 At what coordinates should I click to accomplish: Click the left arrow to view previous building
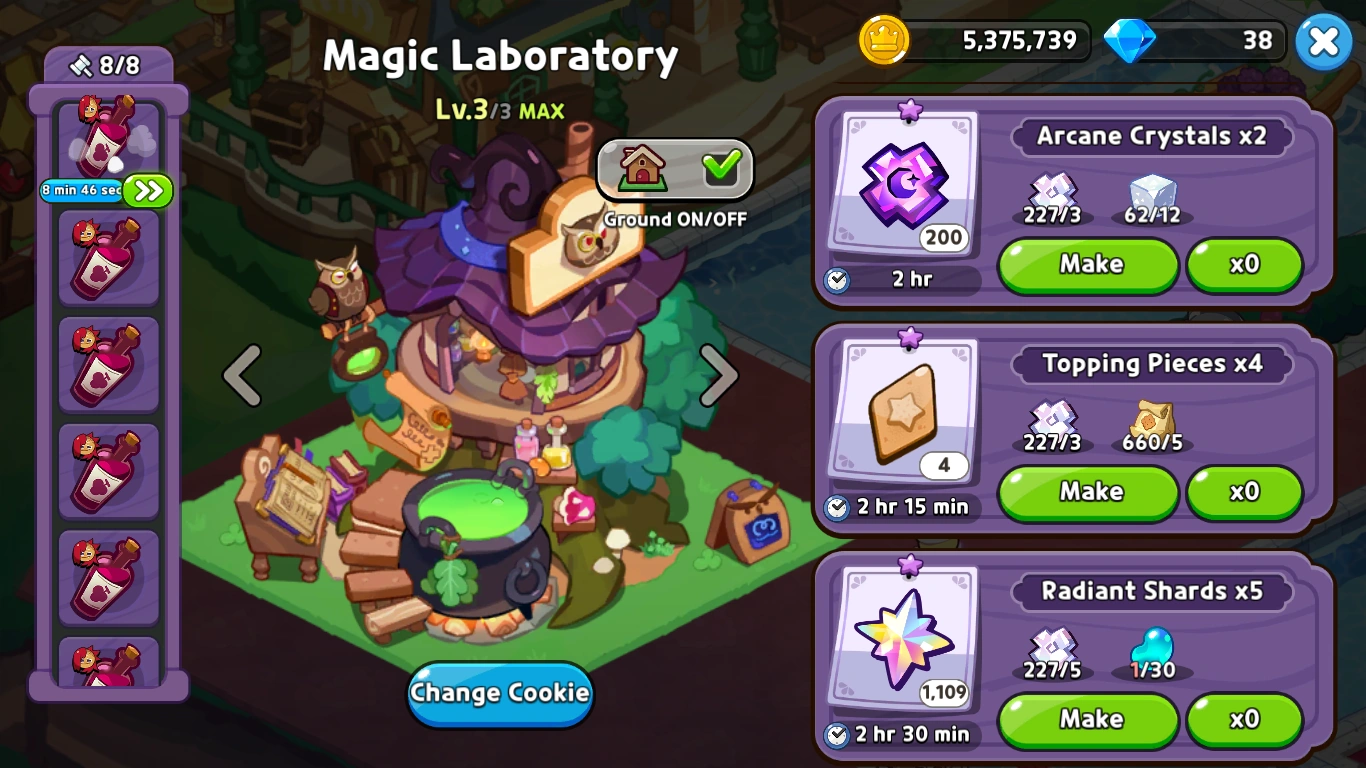tap(243, 374)
